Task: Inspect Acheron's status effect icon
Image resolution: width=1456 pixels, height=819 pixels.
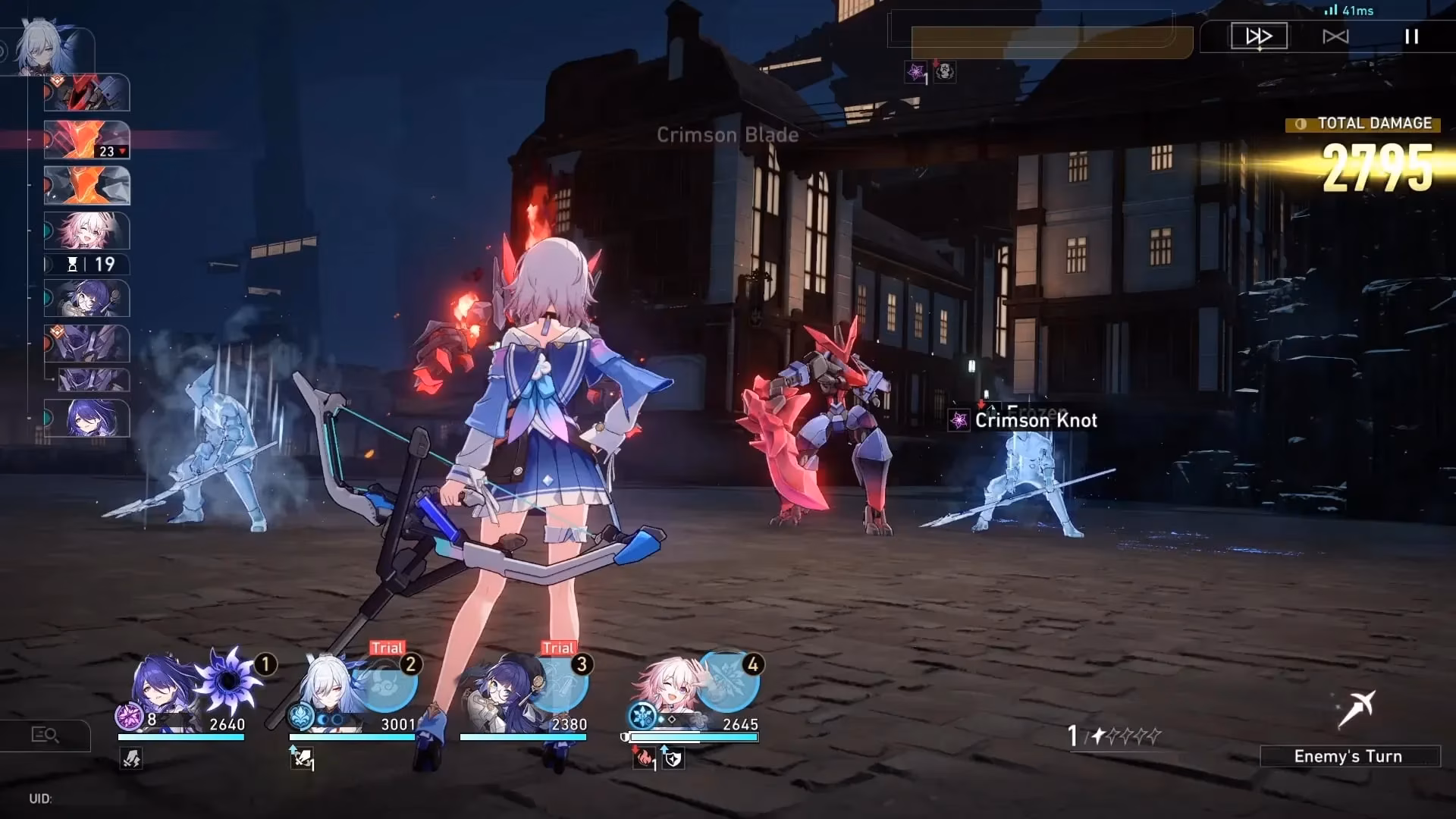Action: (131, 758)
